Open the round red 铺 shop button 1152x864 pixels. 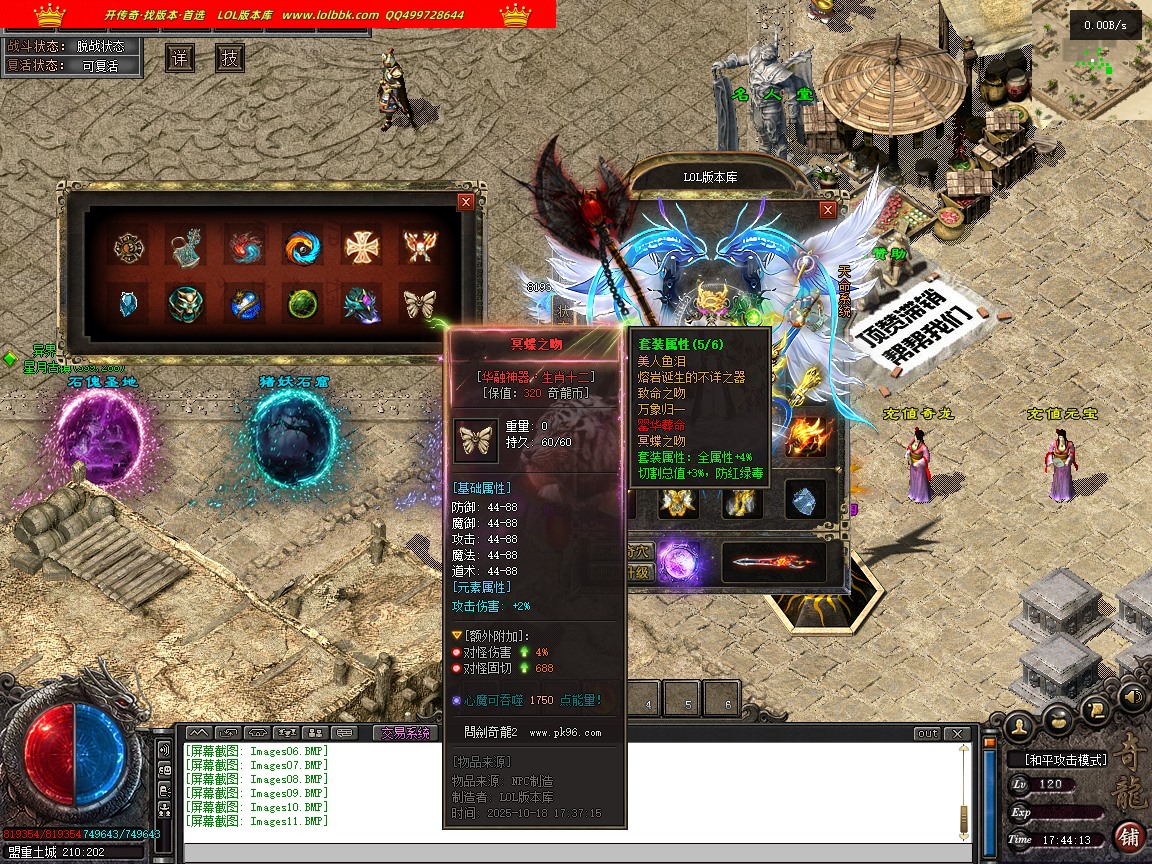[1129, 835]
